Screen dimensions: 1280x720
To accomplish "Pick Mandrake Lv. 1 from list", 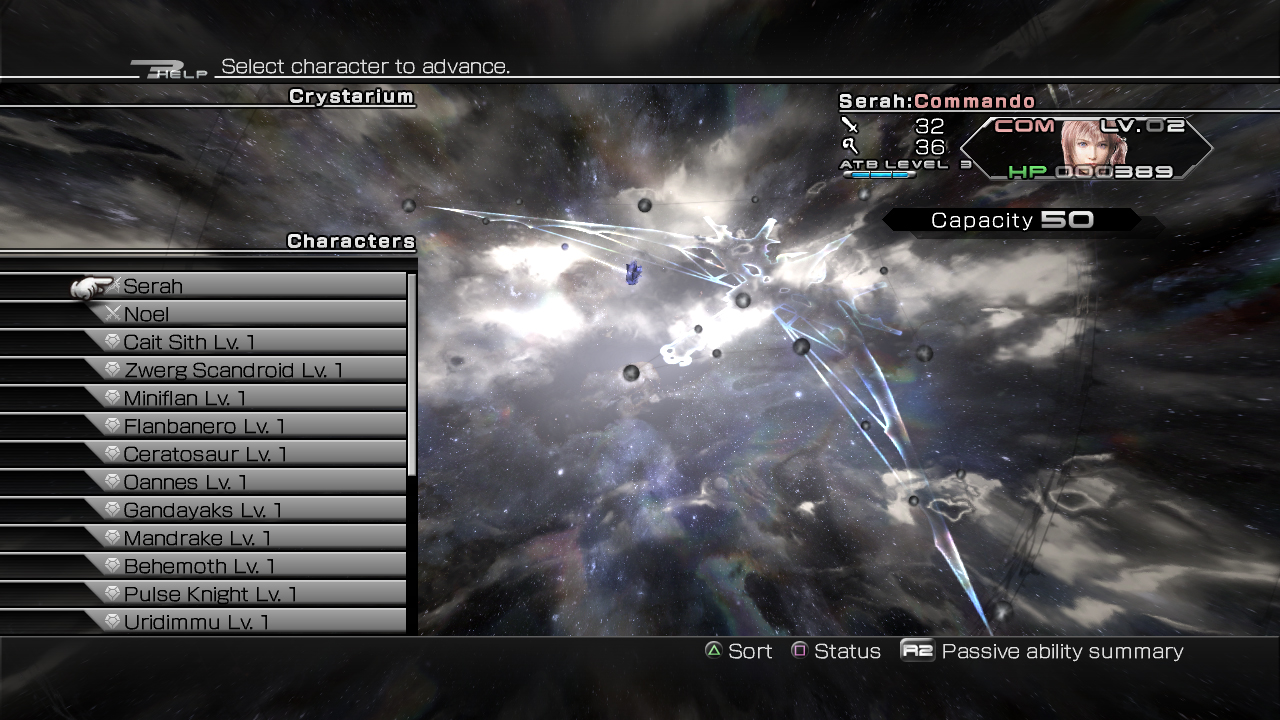I will pyautogui.click(x=240, y=538).
